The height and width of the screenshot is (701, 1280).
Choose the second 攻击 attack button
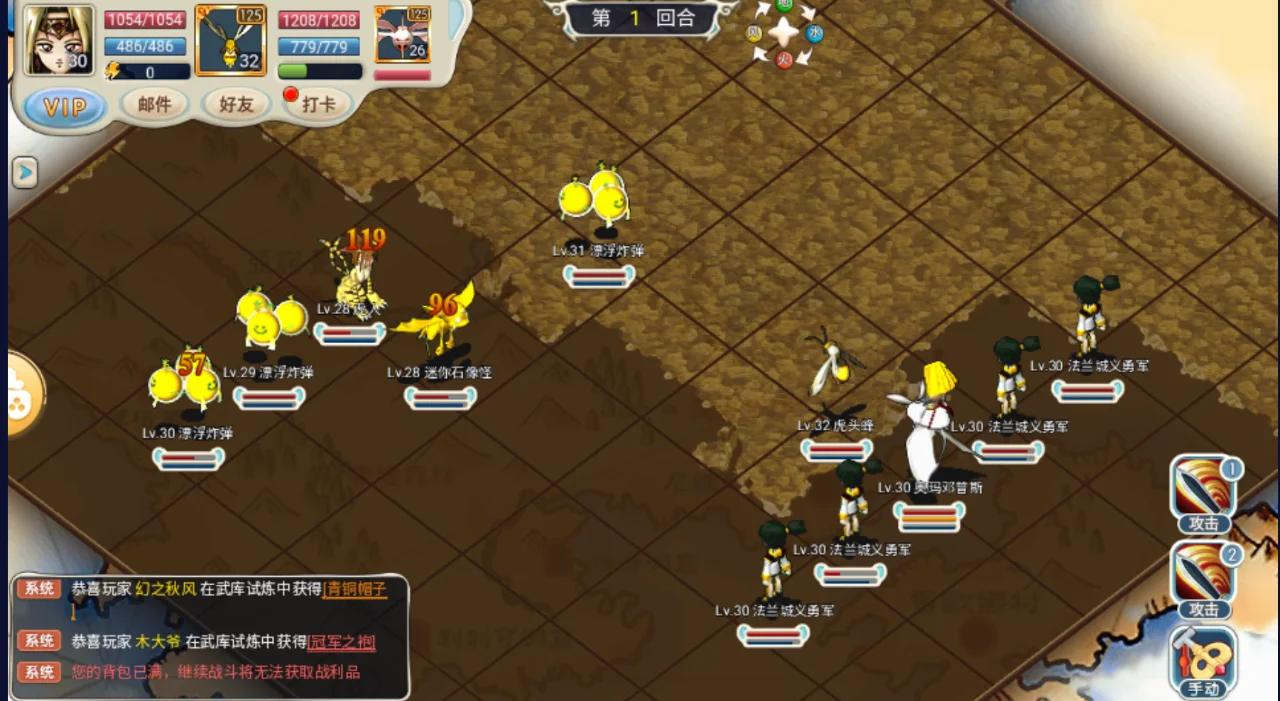tap(1204, 579)
